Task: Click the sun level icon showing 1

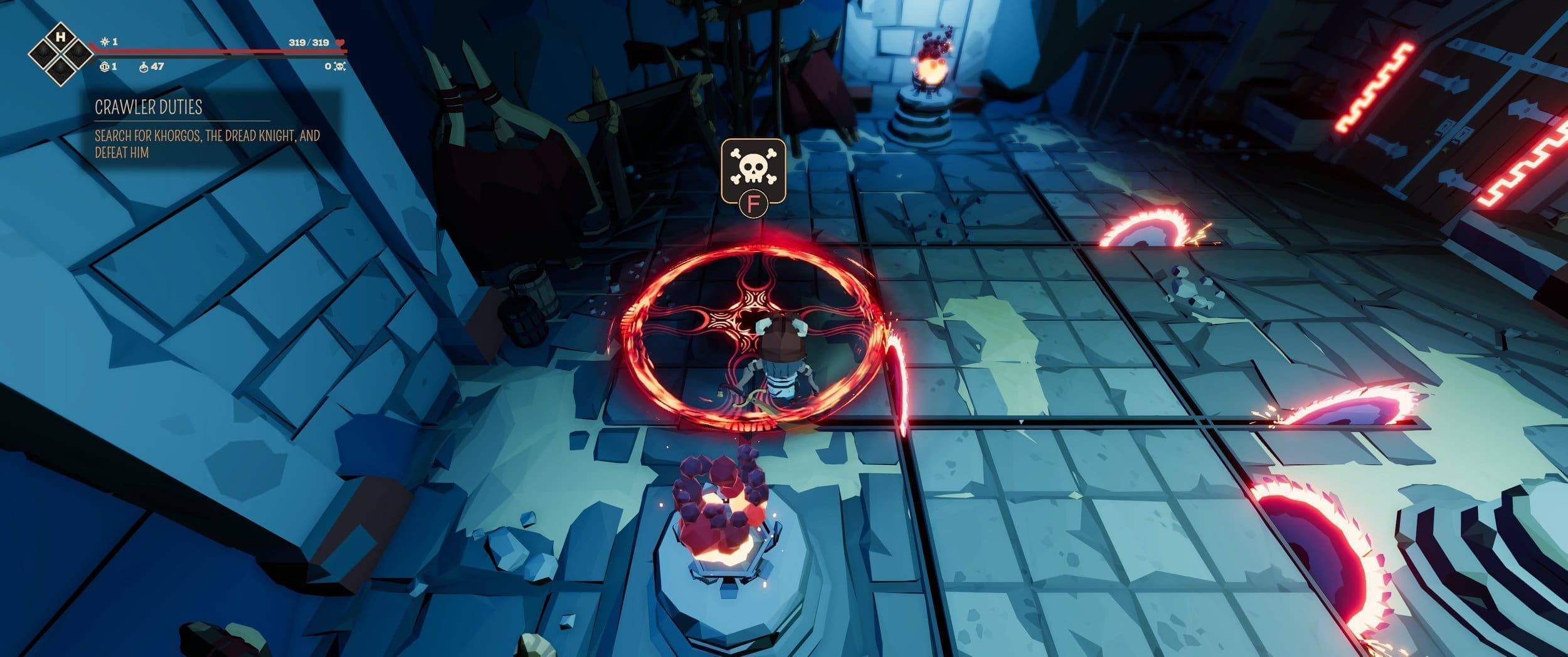Action: click(105, 41)
